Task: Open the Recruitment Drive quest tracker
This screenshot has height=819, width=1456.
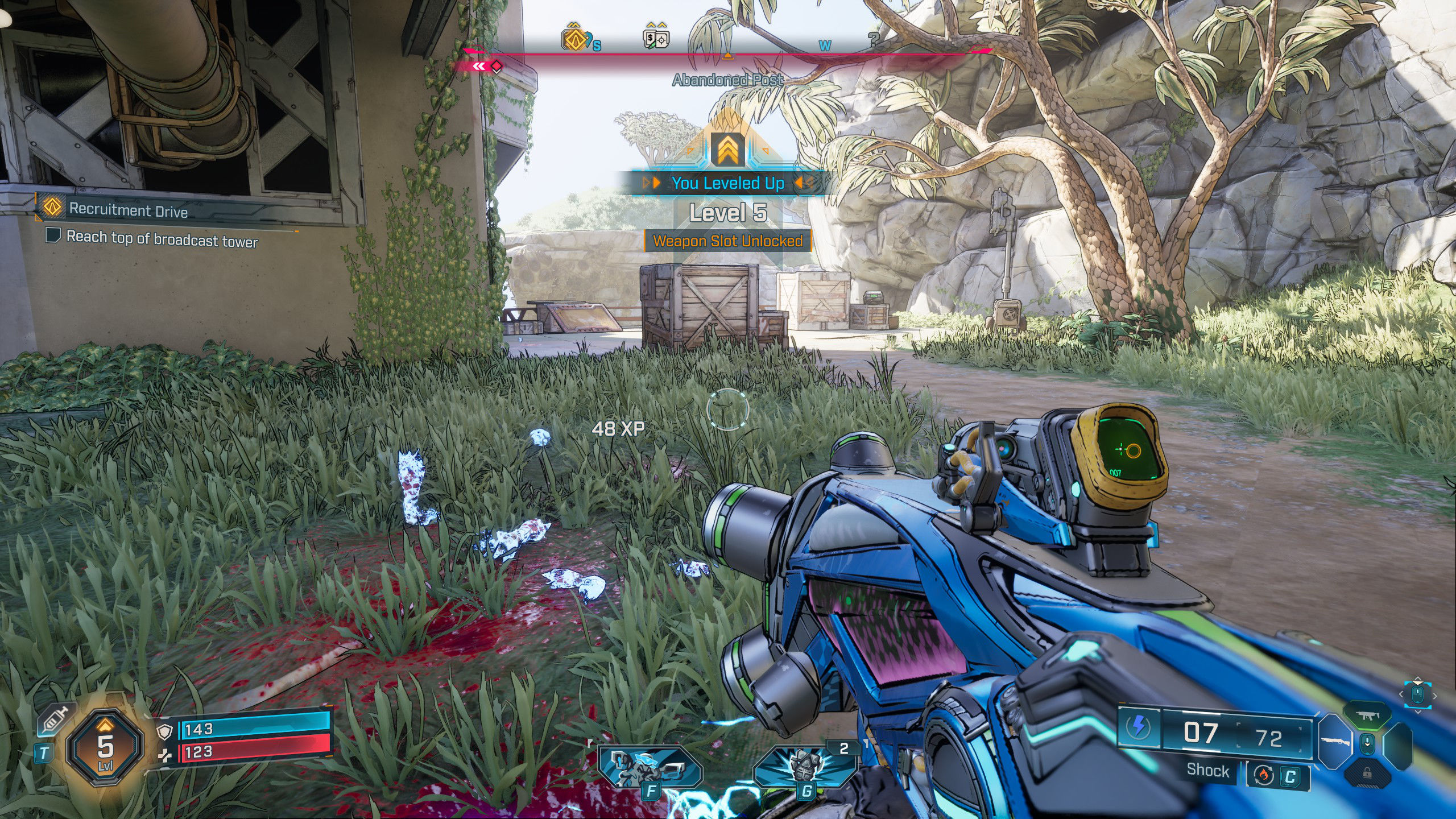Action: coord(129,210)
